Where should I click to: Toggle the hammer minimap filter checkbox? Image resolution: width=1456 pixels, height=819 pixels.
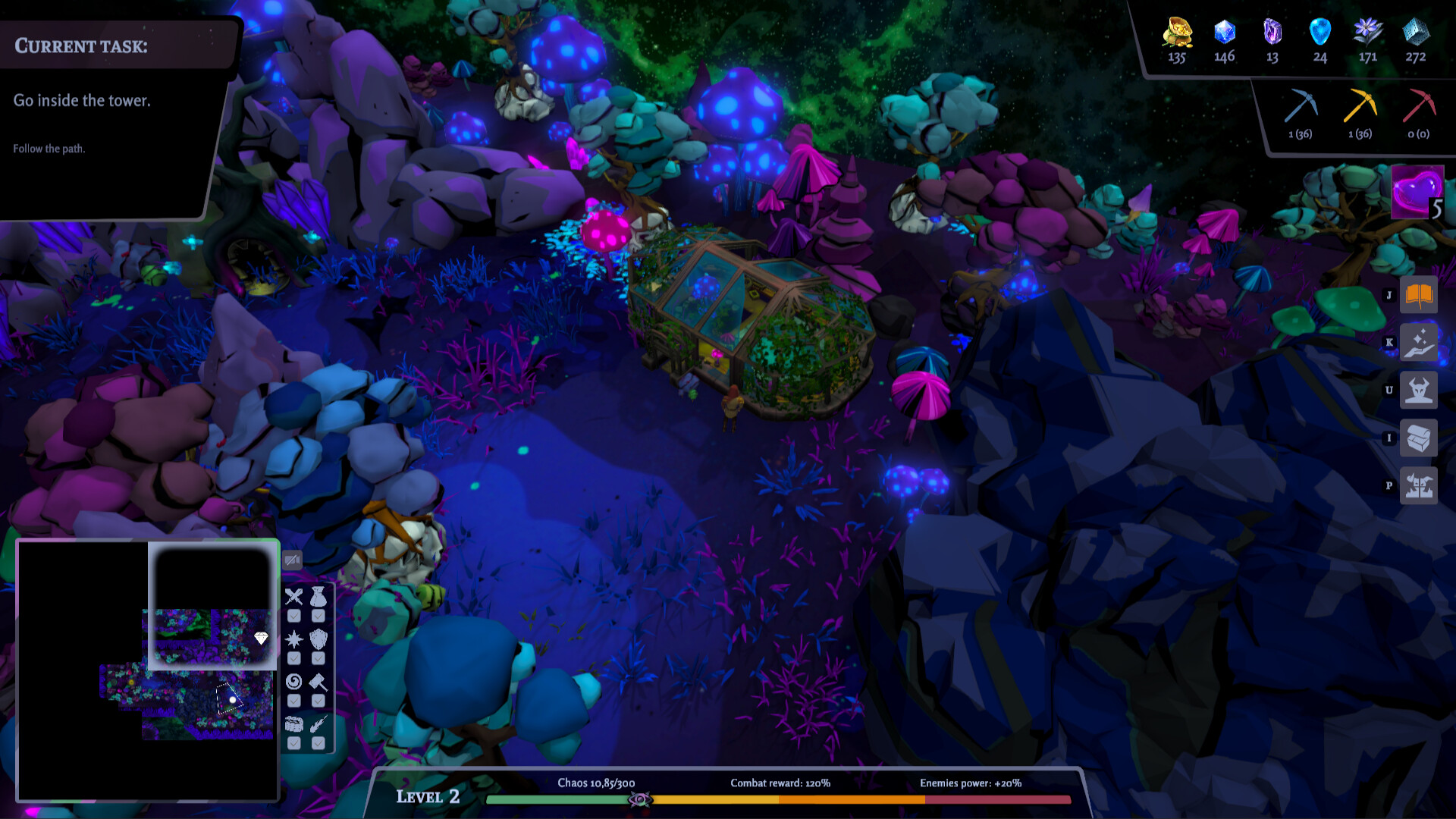318,701
